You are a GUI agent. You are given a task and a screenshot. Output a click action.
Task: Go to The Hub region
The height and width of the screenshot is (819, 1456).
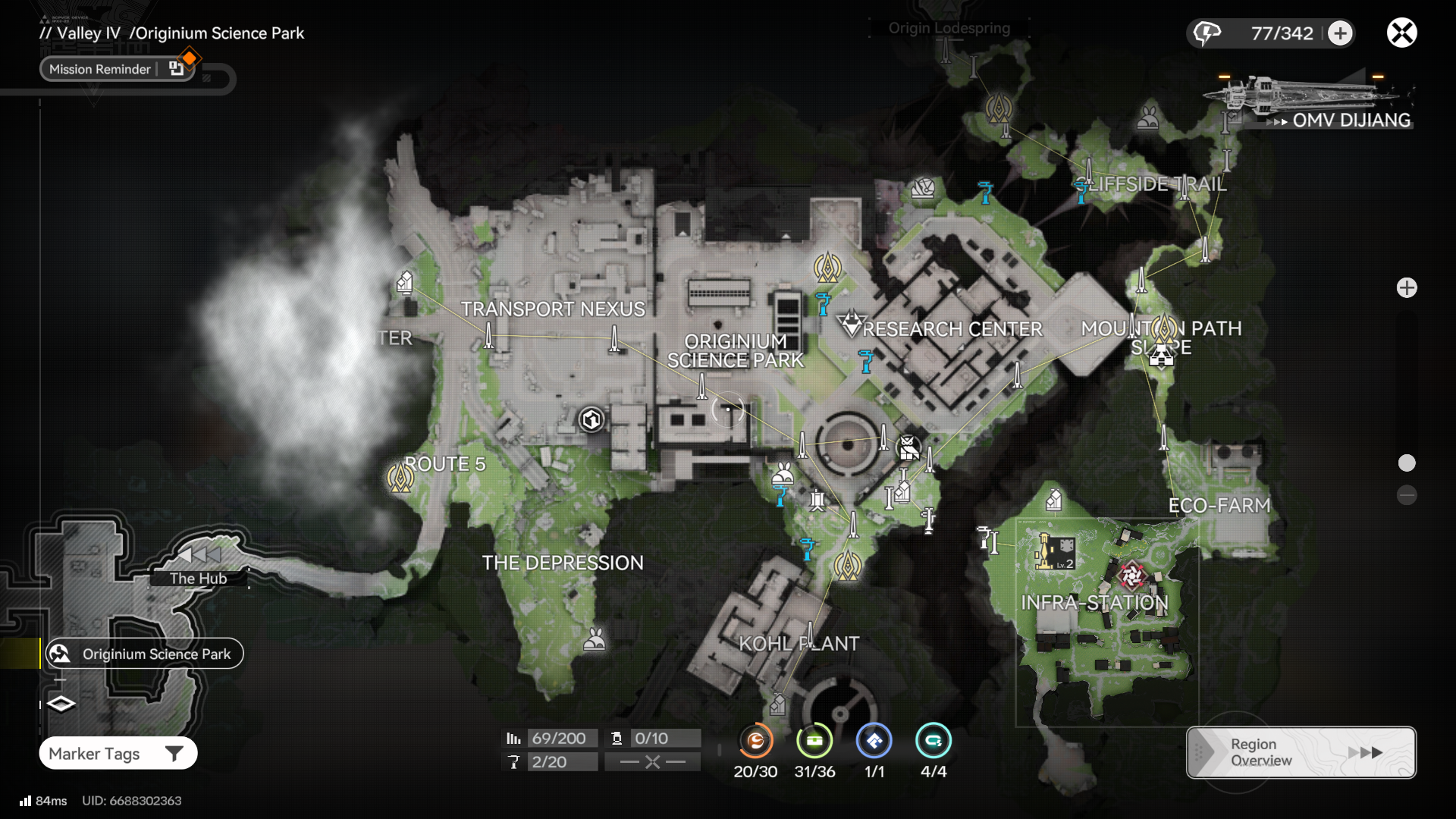click(199, 576)
